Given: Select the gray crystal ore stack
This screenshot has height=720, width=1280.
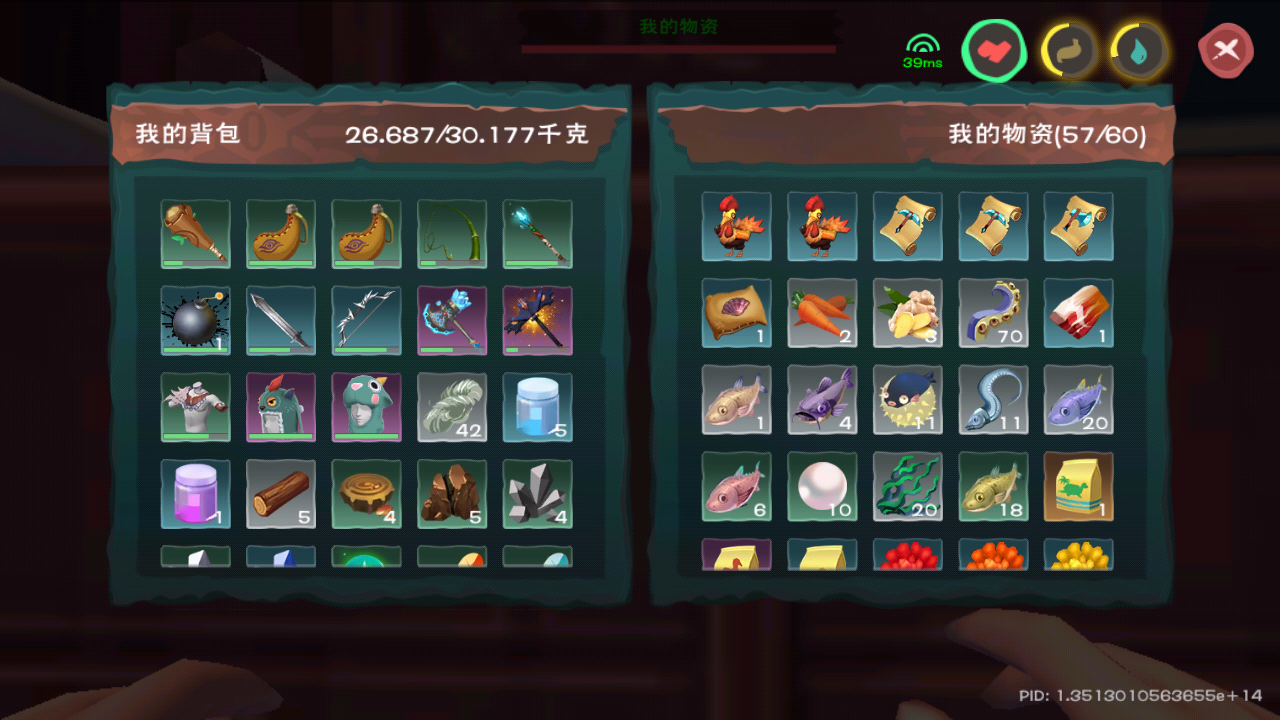Looking at the screenshot, I should tap(537, 493).
